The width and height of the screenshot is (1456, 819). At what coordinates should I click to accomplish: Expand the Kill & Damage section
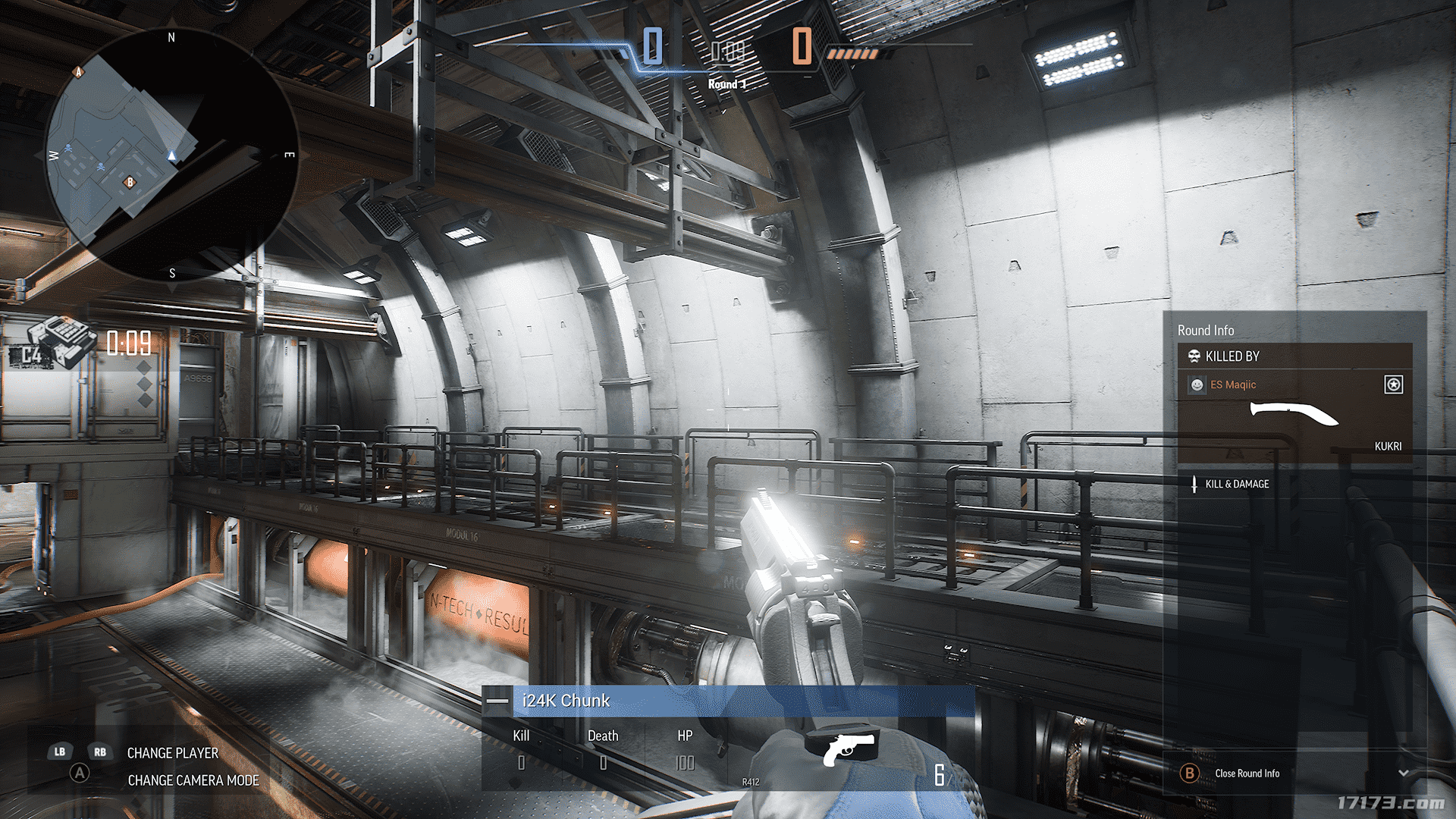coord(1236,484)
